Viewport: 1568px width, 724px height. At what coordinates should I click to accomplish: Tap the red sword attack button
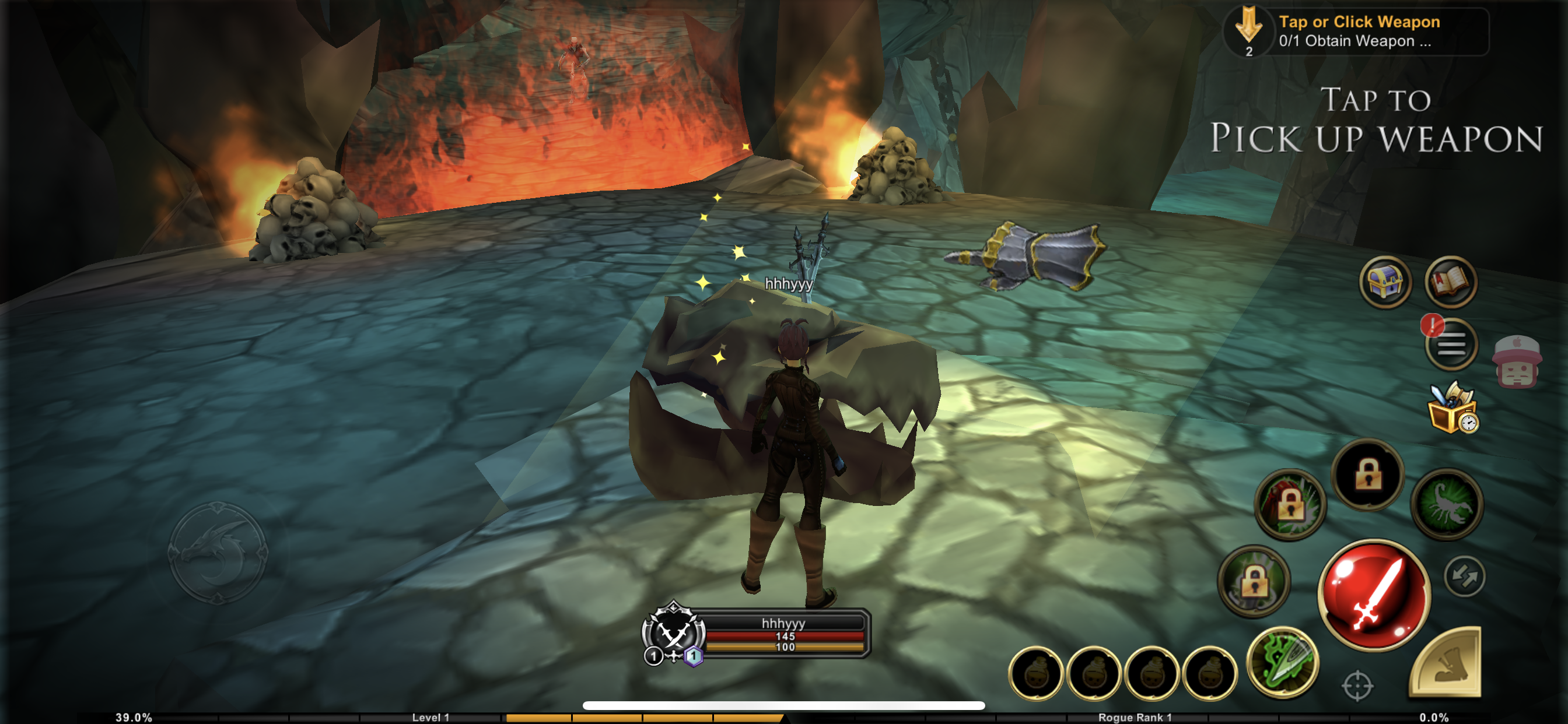[1374, 595]
